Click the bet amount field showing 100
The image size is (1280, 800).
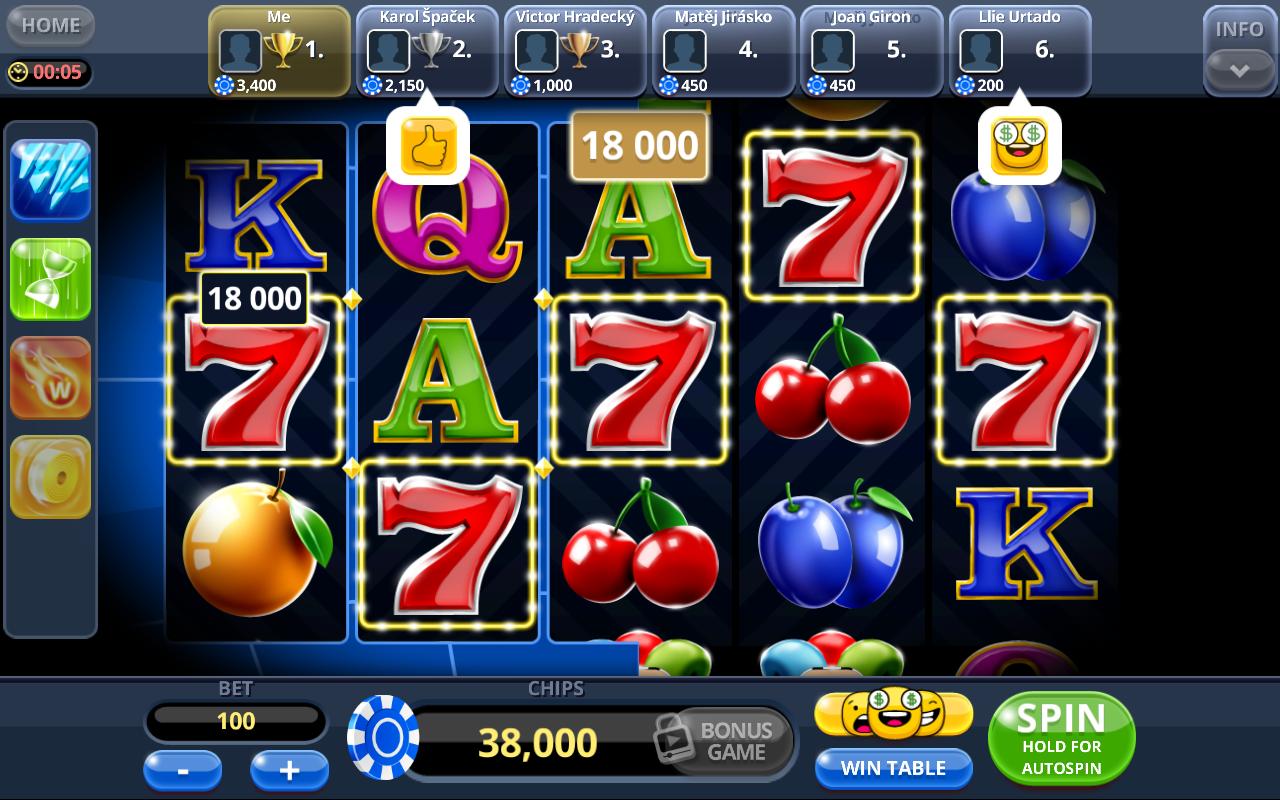(x=235, y=720)
